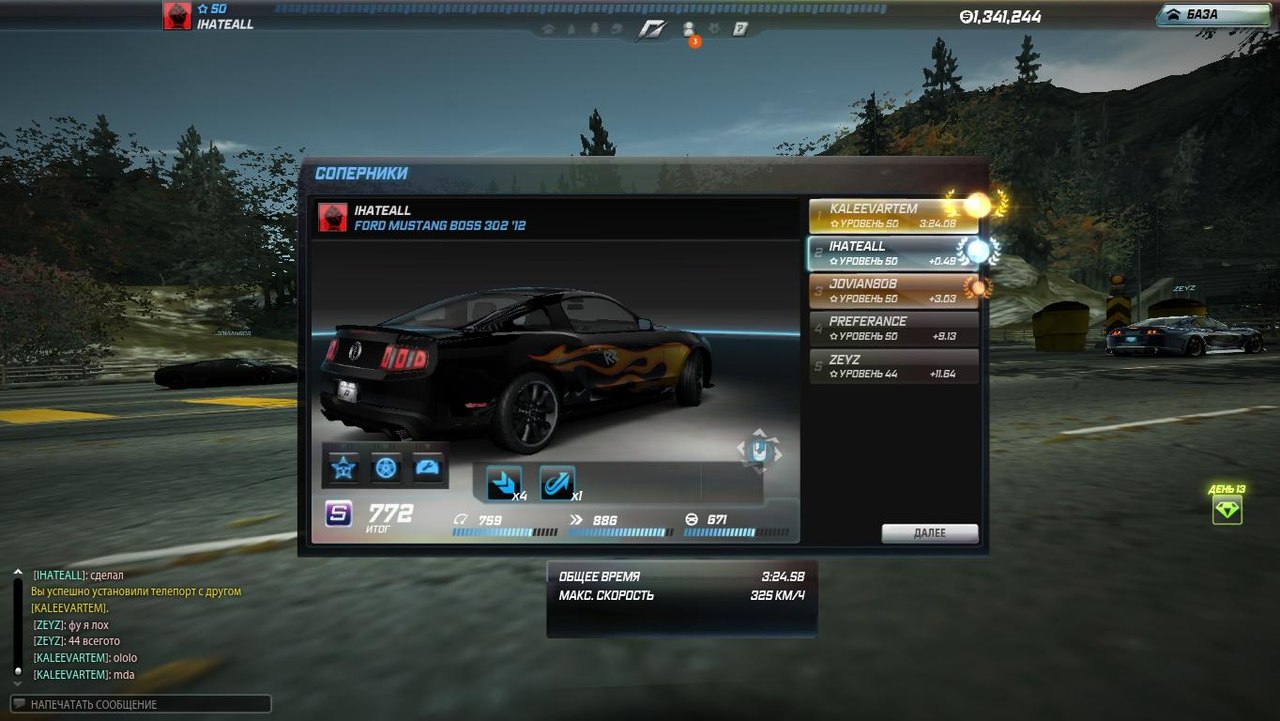Select KALEEVARTEM in the rivals list

coord(880,215)
